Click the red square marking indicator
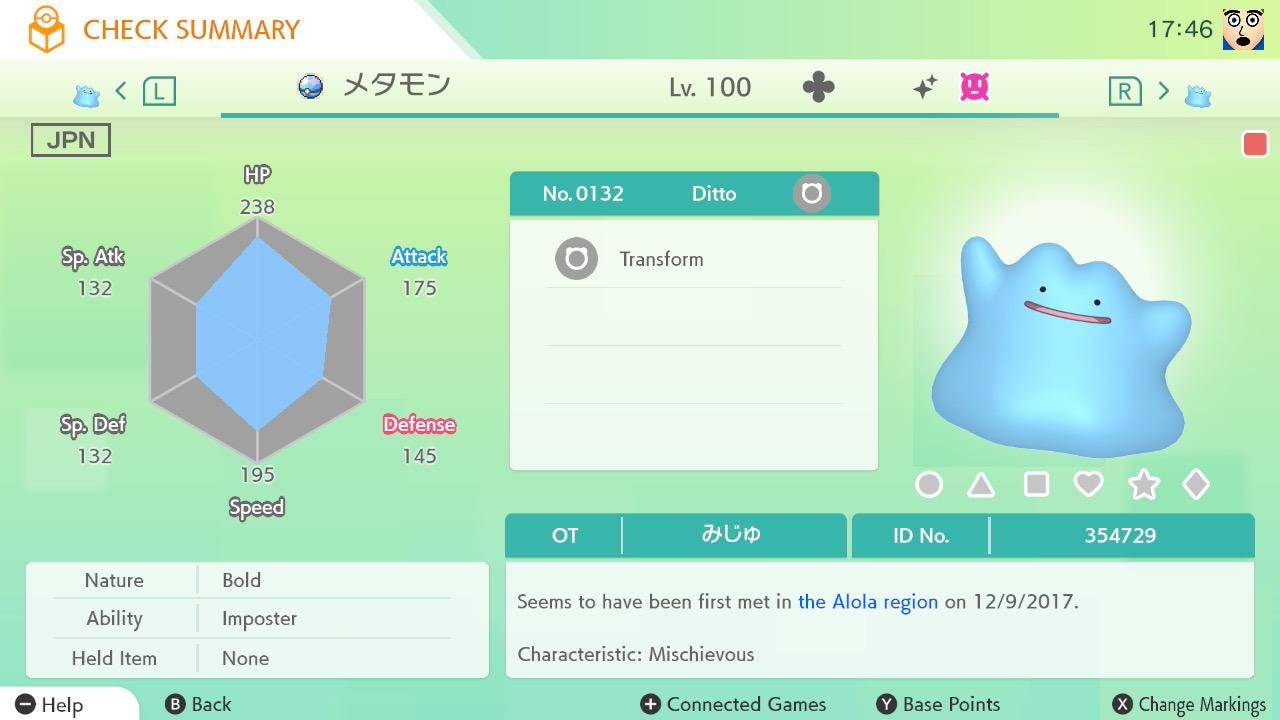This screenshot has height=720, width=1280. (1255, 143)
